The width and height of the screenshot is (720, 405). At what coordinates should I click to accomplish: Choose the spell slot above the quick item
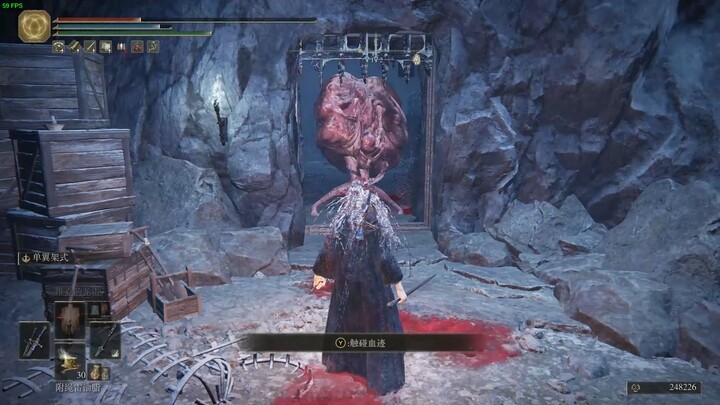(x=69, y=318)
